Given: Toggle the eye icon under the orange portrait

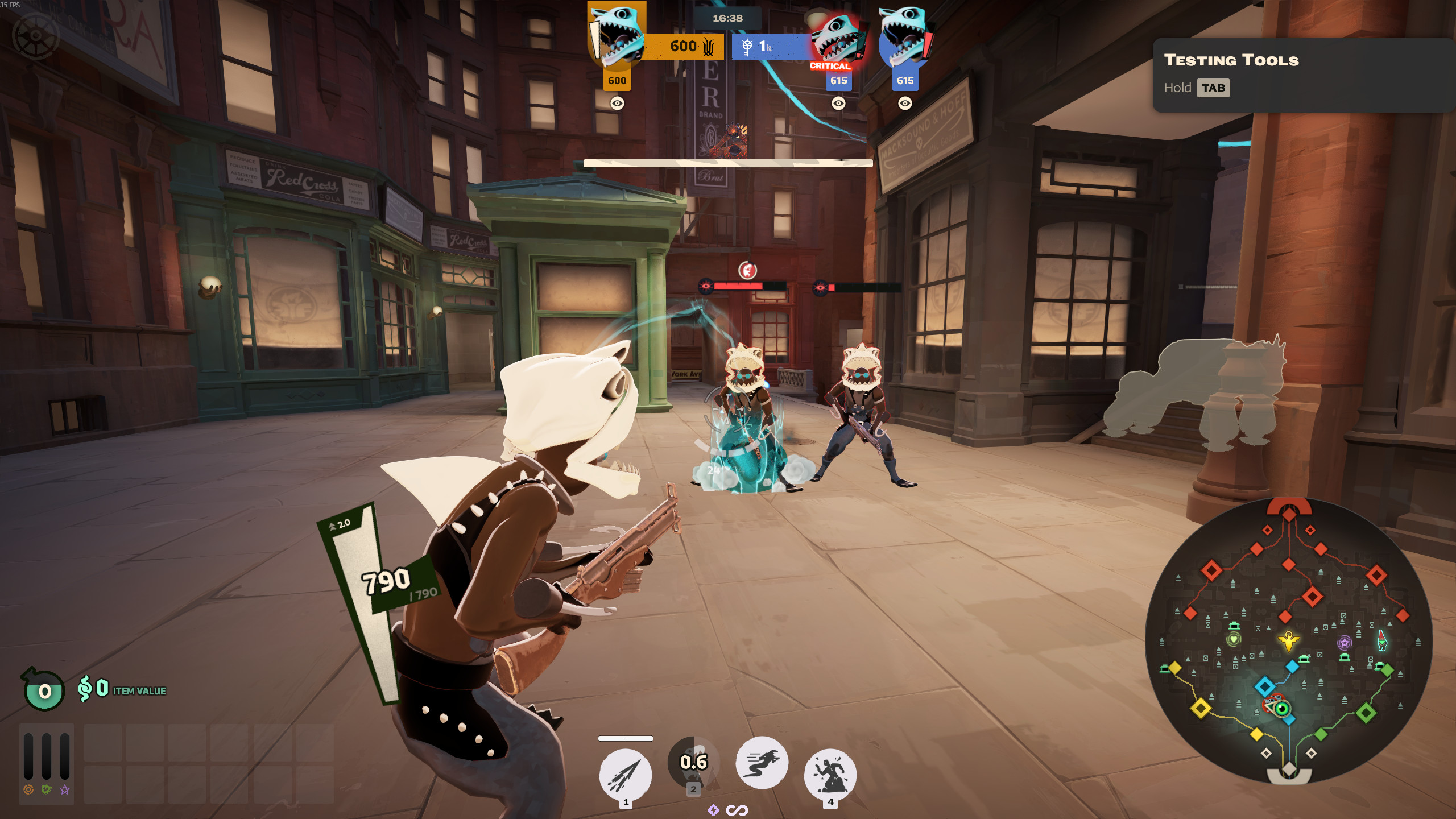Looking at the screenshot, I should [617, 103].
